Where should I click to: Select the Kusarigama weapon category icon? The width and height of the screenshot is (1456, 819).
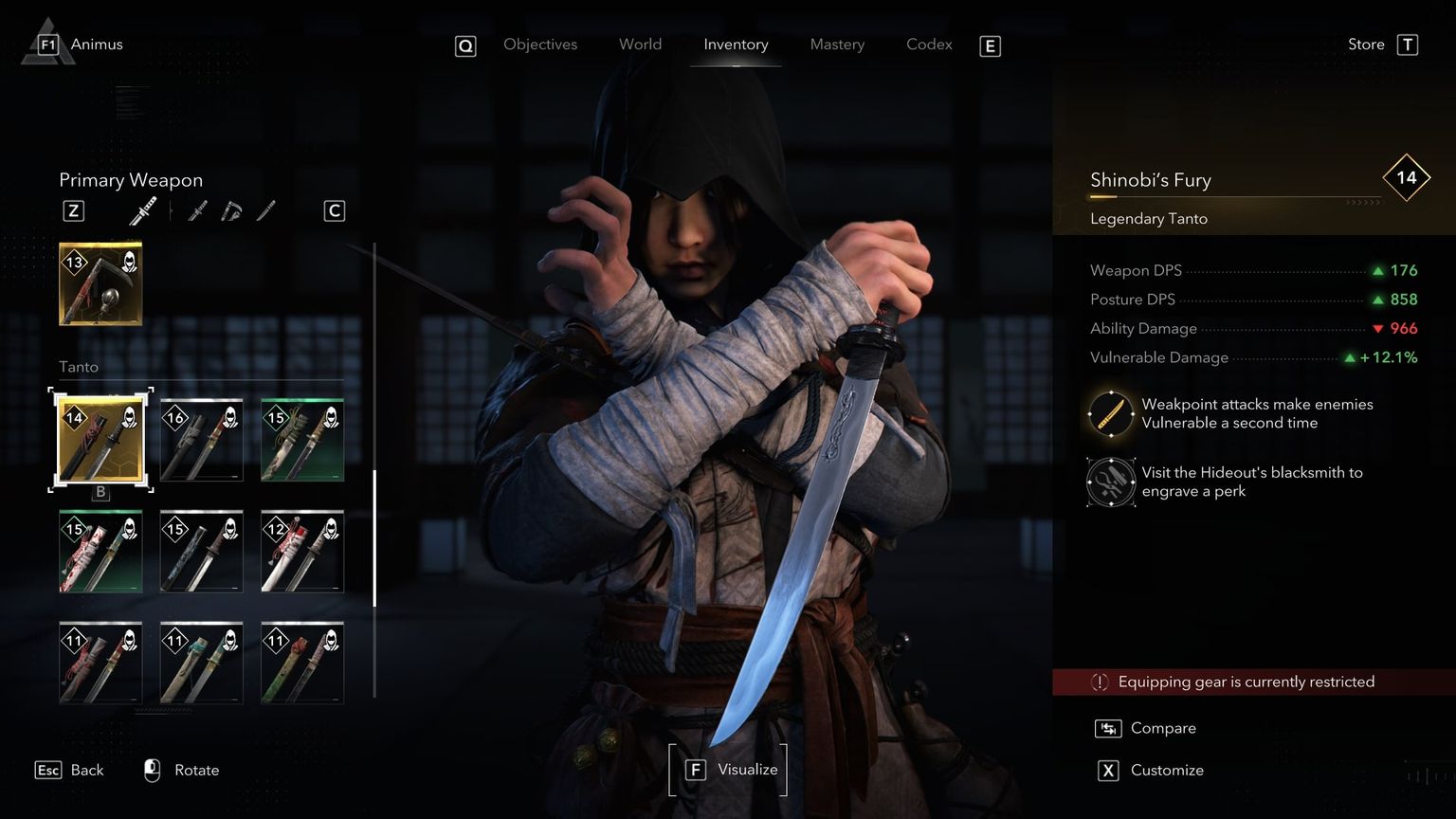pos(230,209)
